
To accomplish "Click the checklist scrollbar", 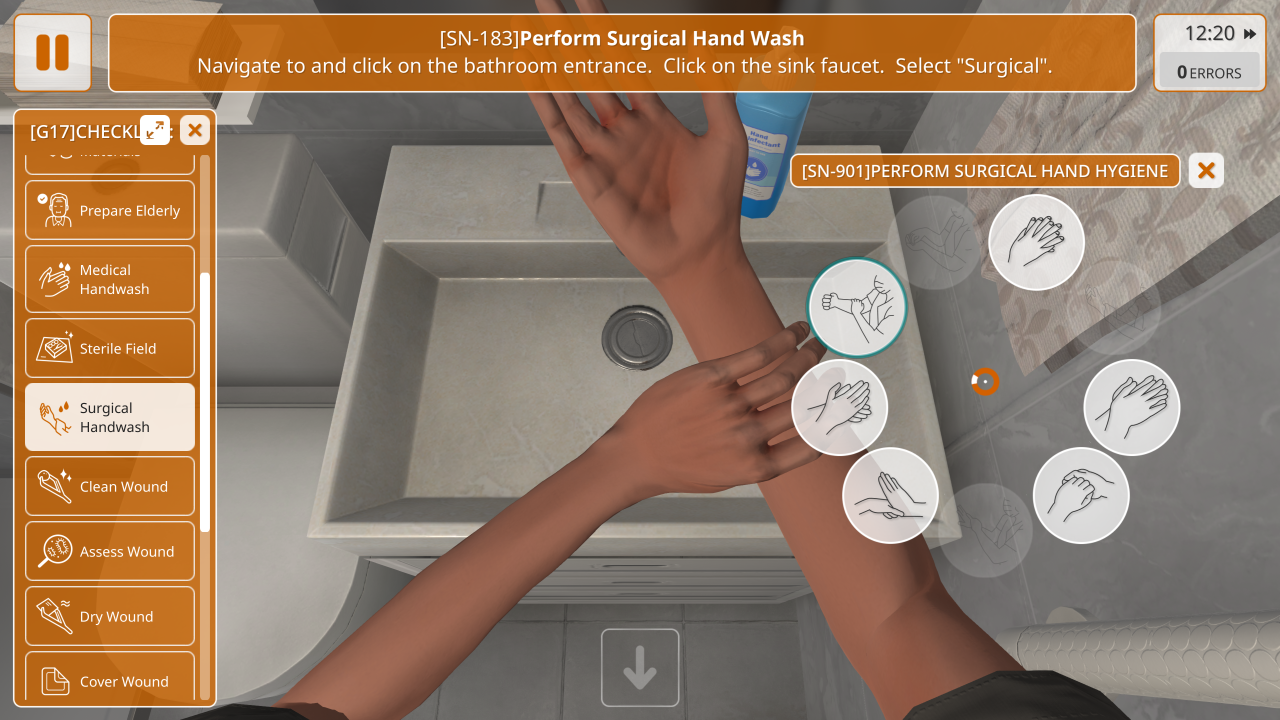I will tap(205, 400).
